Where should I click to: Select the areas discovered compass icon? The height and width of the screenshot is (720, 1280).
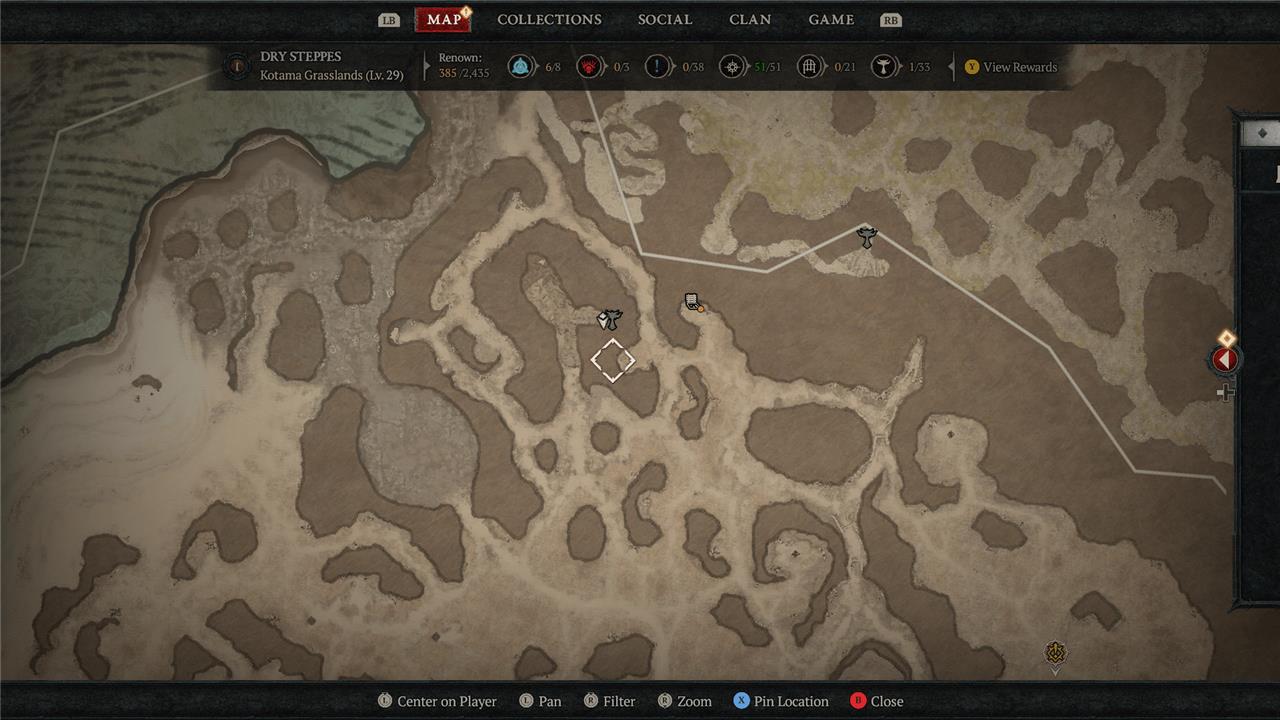(734, 67)
